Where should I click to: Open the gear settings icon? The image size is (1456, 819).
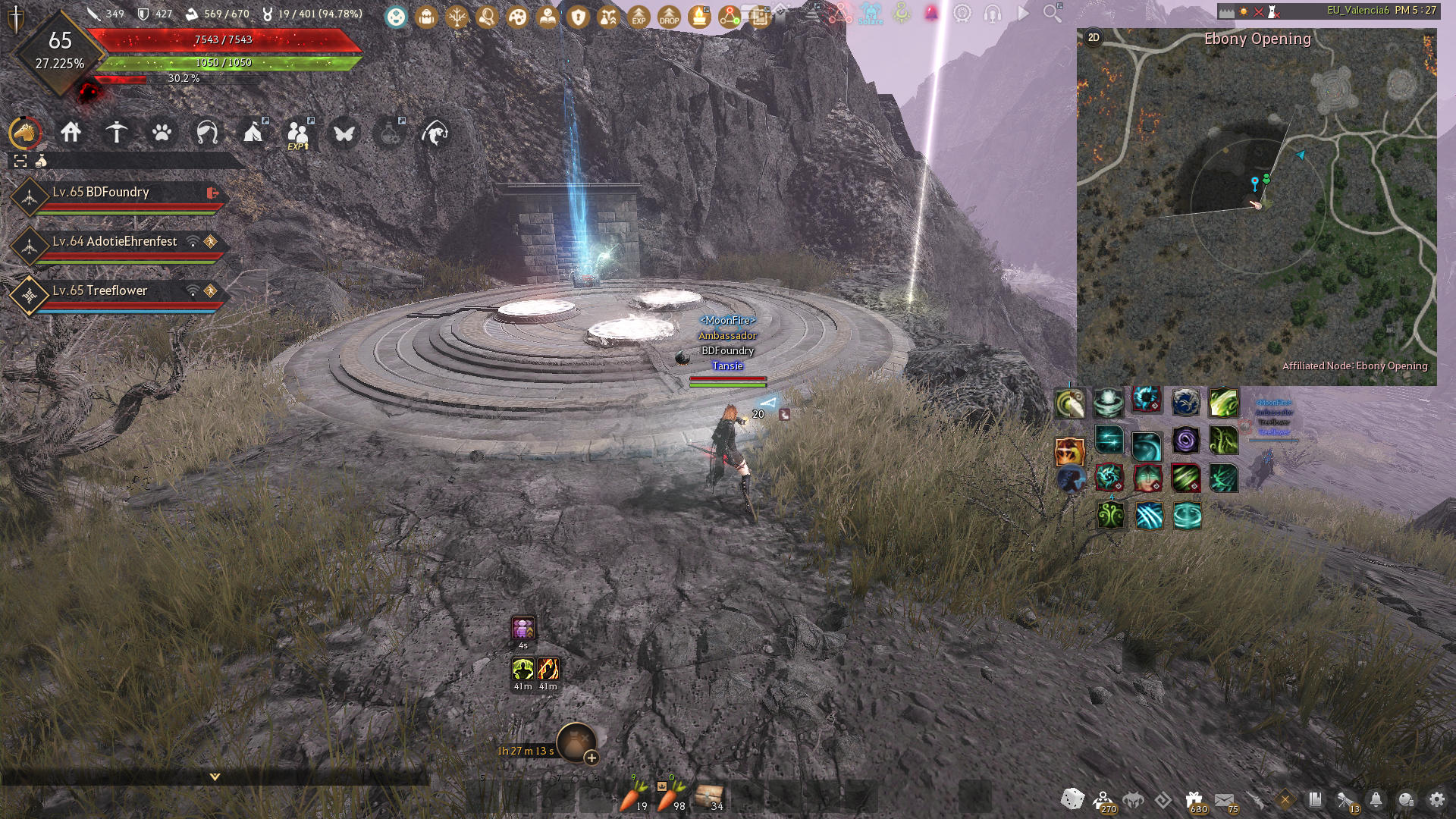point(1436,799)
